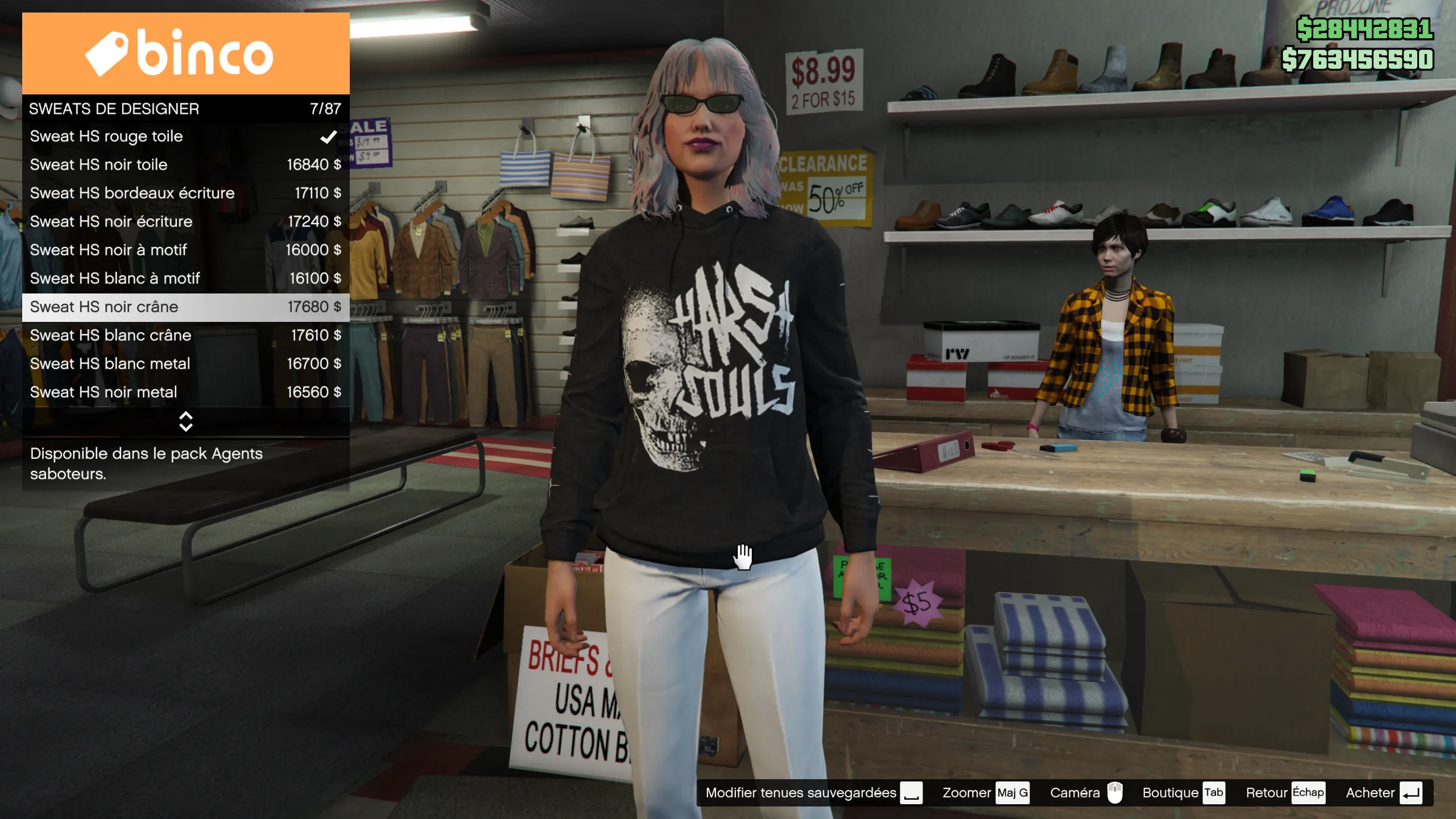Pick Sweat HS bordeaux écriture
This screenshot has width=1456, height=819.
[x=185, y=193]
